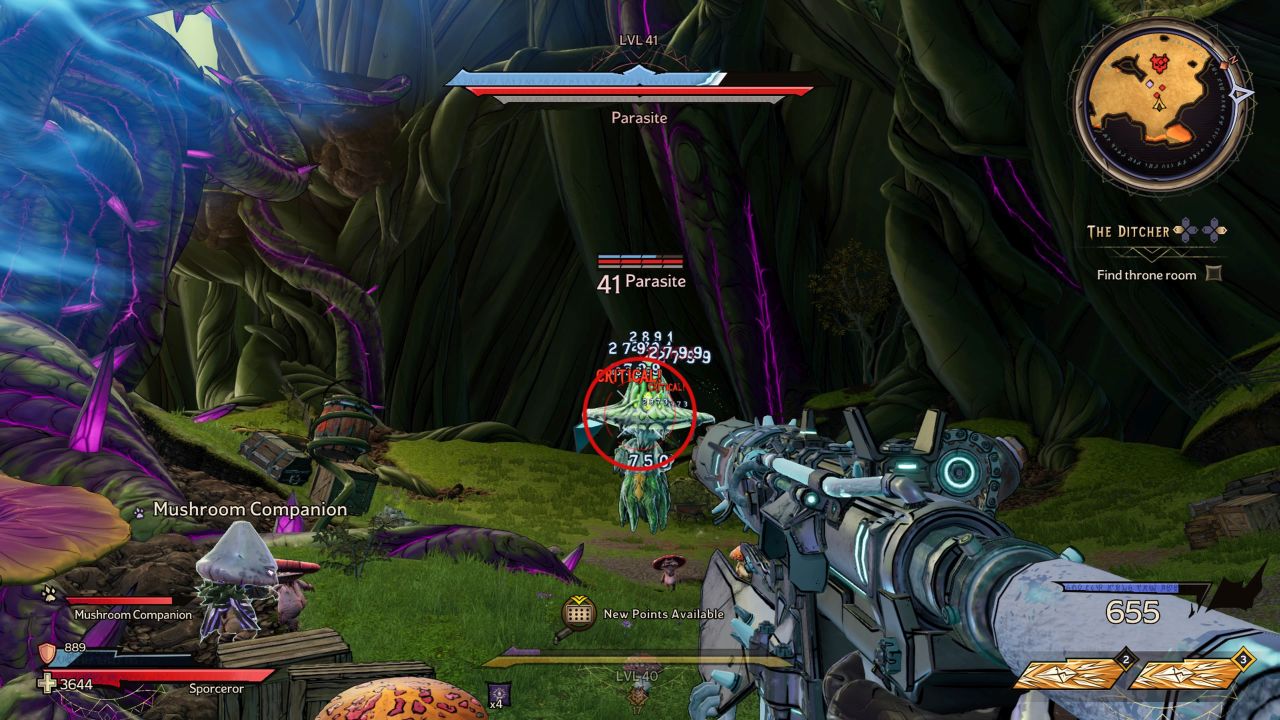Tick the Find throne room objective box
The image size is (1280, 720).
(1213, 274)
